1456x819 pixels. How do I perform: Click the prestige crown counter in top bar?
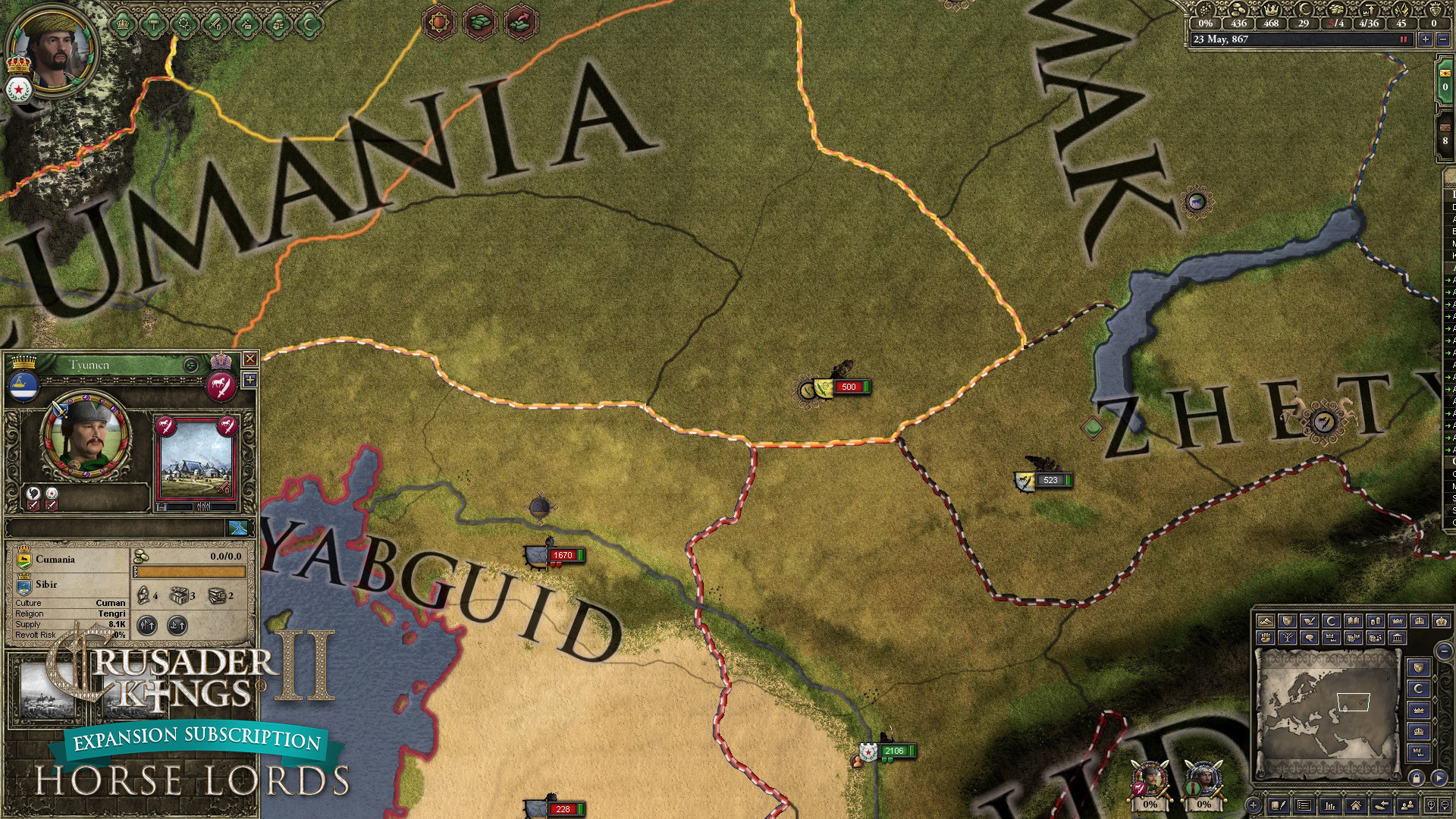[x=1271, y=12]
